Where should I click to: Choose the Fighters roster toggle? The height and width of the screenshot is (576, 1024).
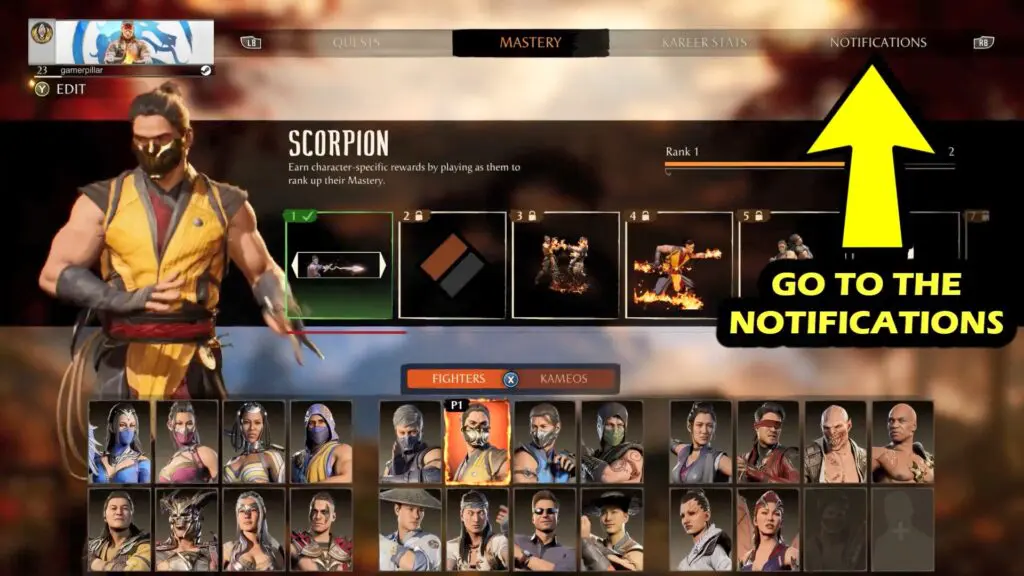click(x=458, y=379)
